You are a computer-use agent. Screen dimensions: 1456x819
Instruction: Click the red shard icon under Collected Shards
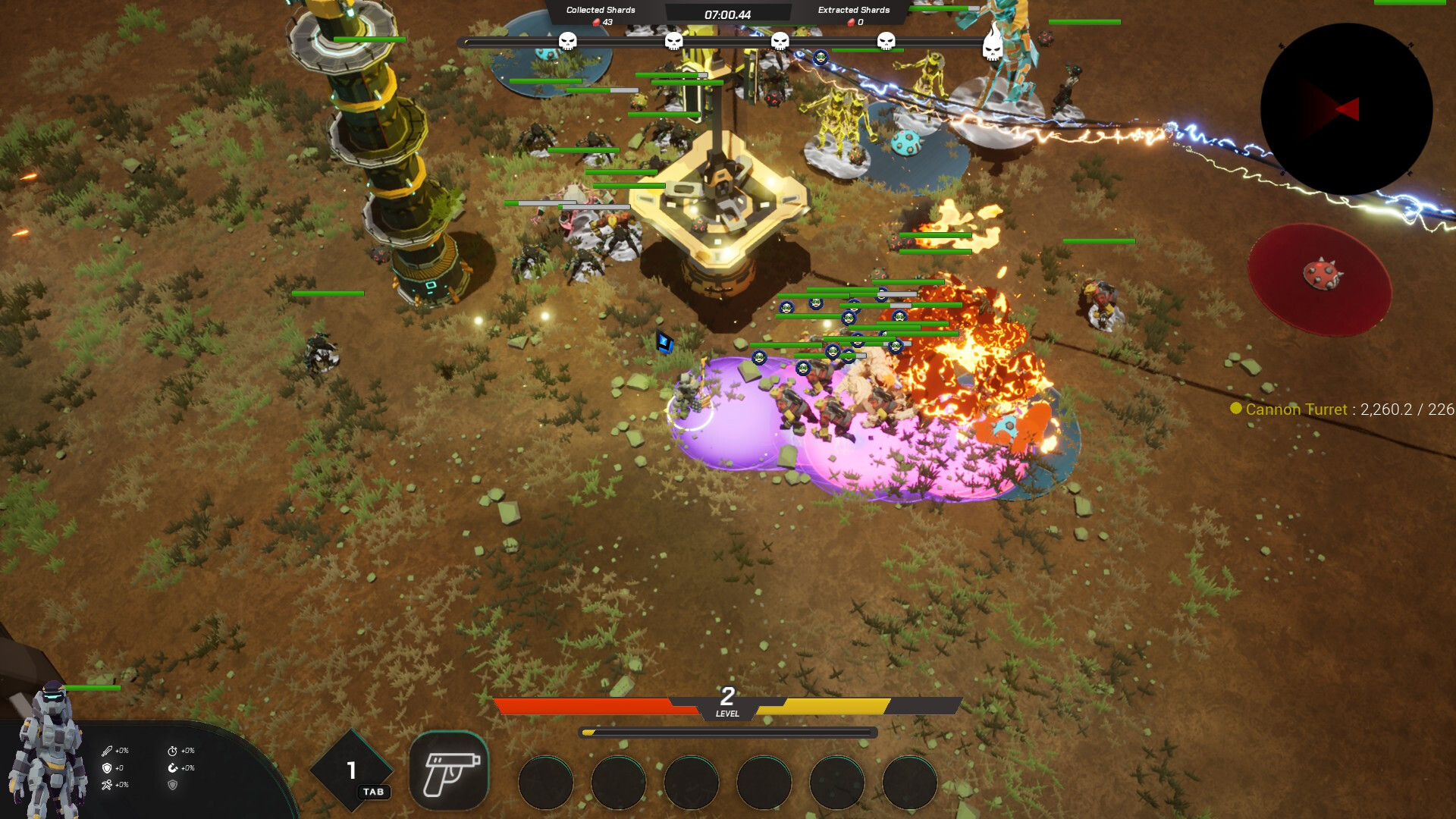pyautogui.click(x=596, y=23)
